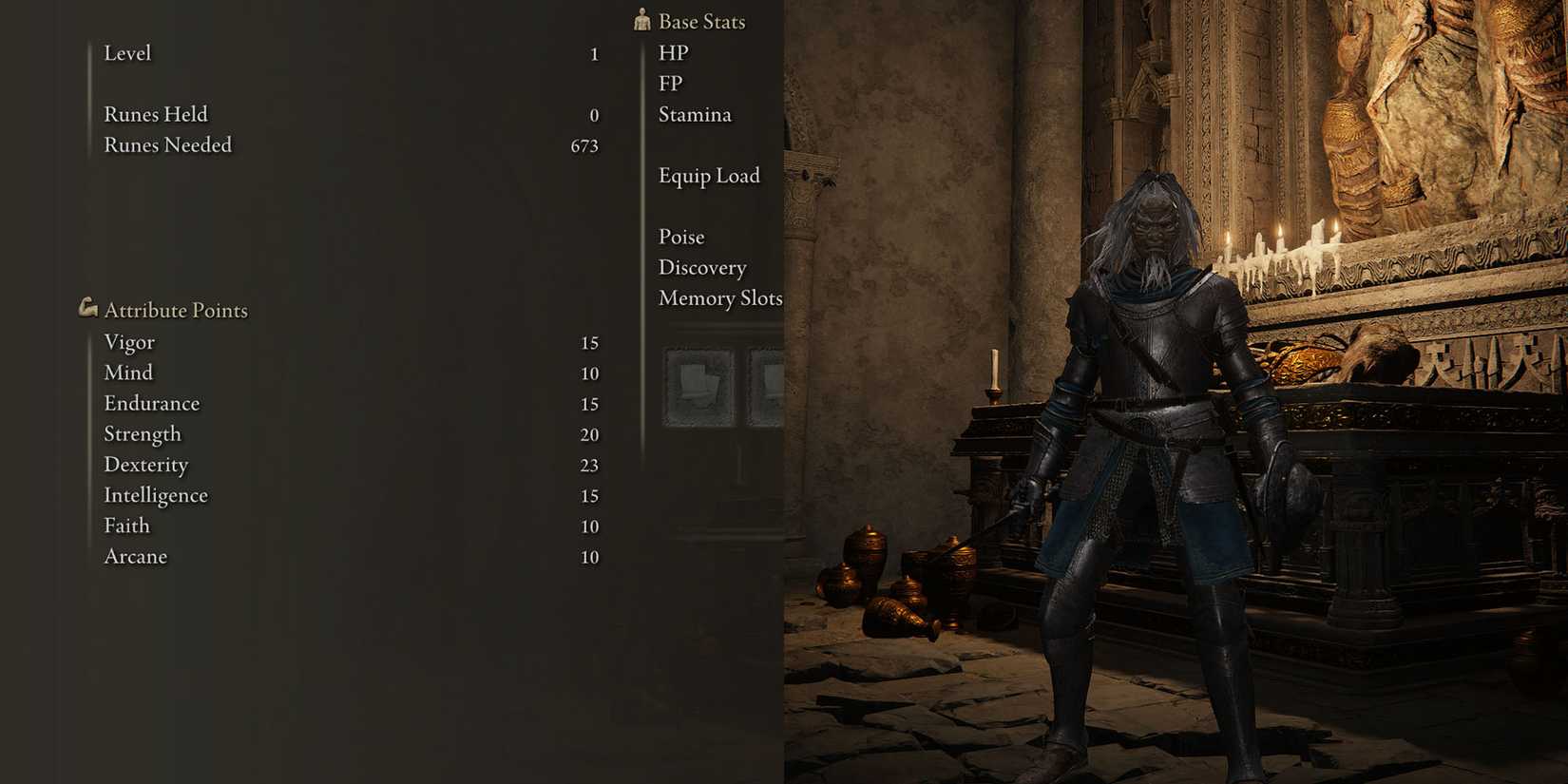The image size is (1568, 784).
Task: Click the Dexterity value of 23
Action: point(589,466)
